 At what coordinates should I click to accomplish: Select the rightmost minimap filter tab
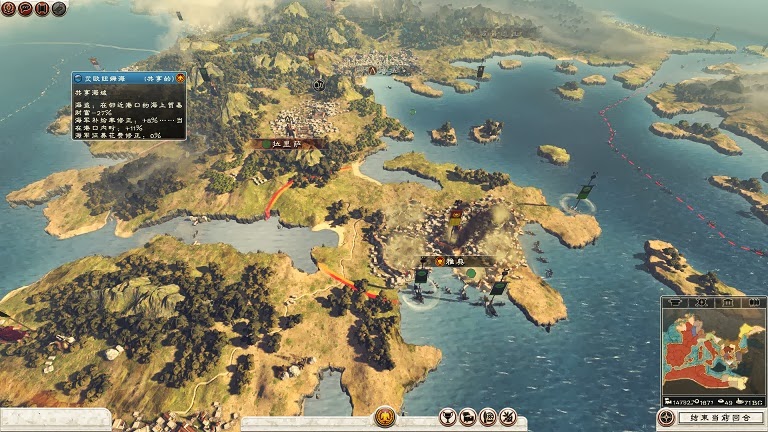coord(753,301)
